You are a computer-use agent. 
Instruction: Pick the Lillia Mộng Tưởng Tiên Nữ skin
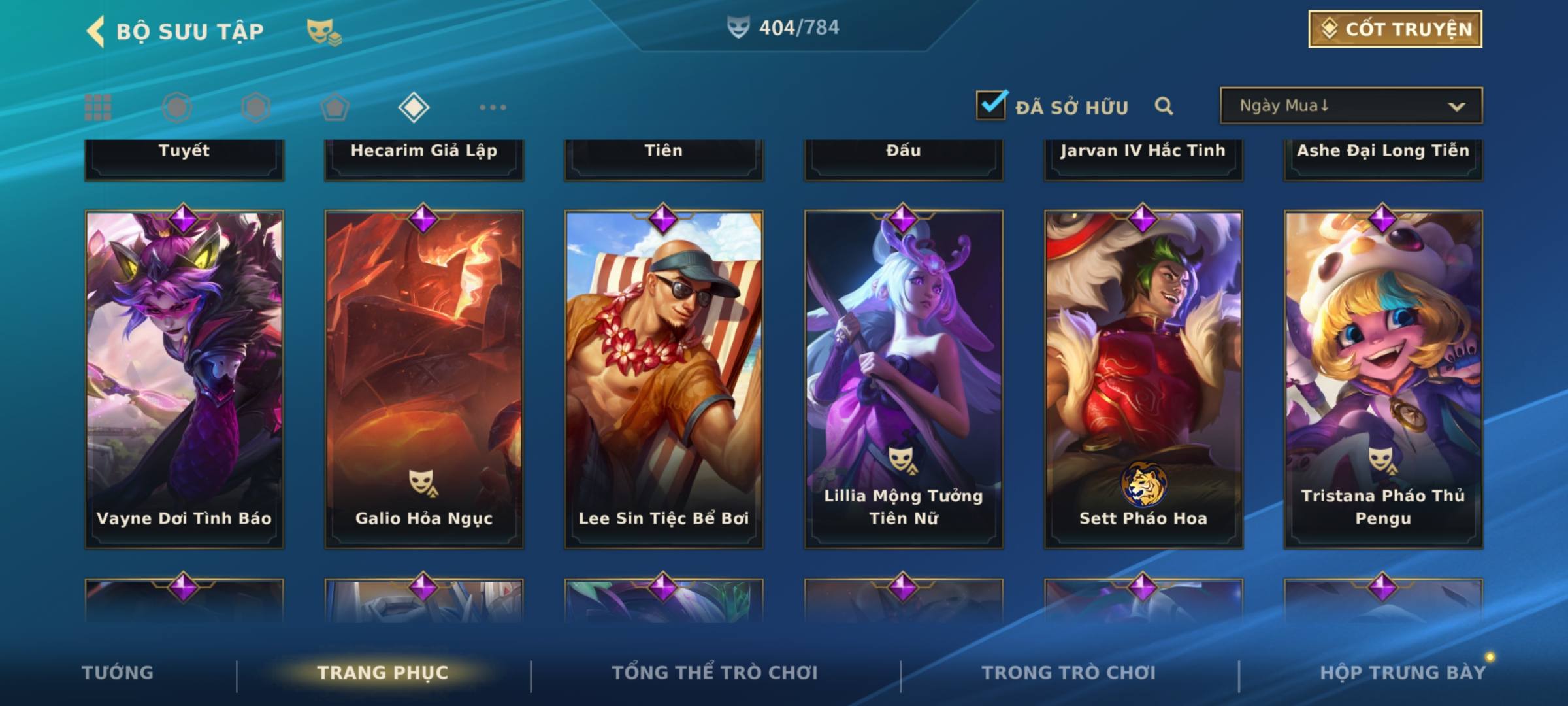coord(904,379)
